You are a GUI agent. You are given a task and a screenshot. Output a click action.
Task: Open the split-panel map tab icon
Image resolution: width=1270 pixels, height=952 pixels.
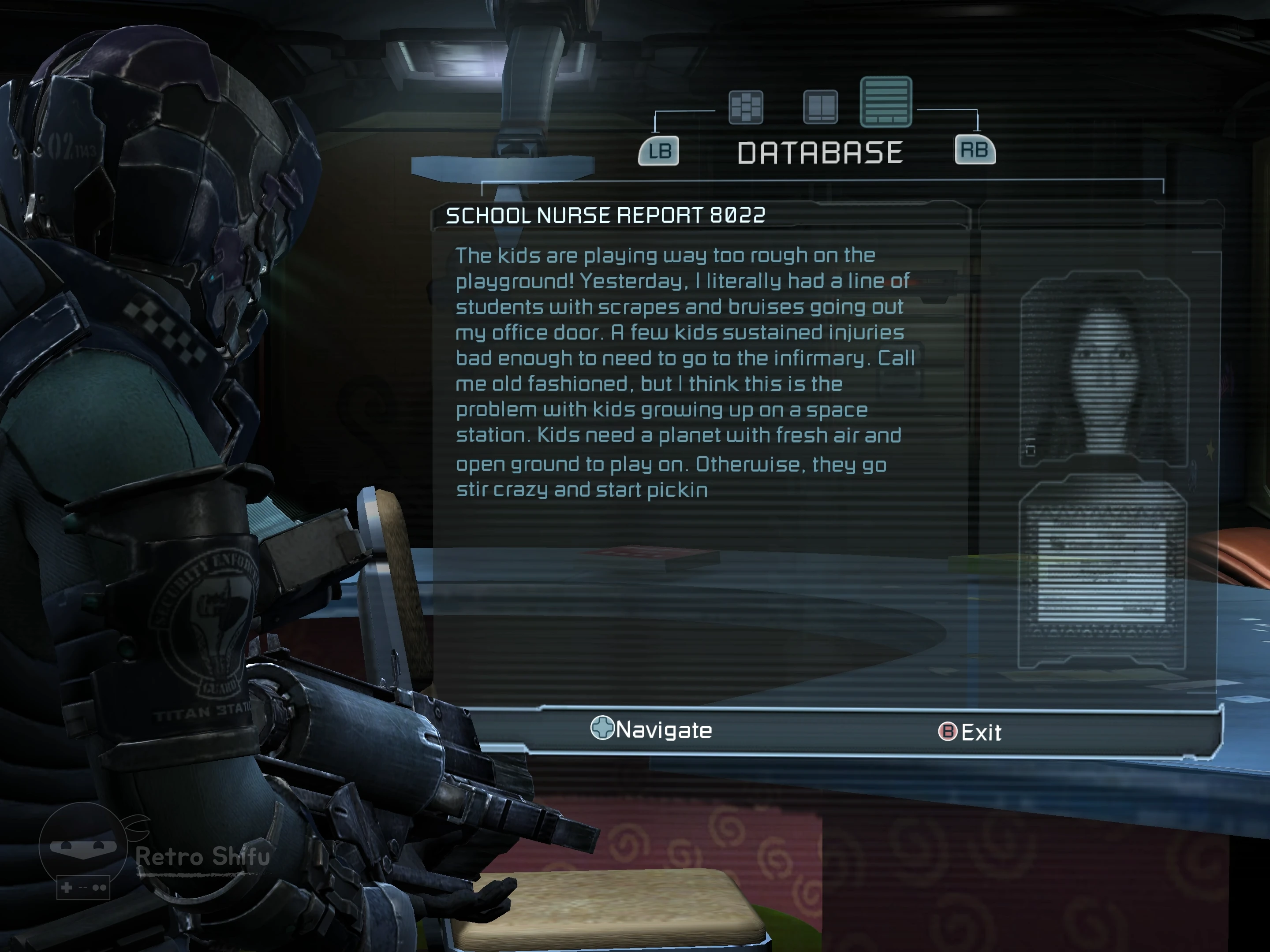pyautogui.click(x=820, y=107)
